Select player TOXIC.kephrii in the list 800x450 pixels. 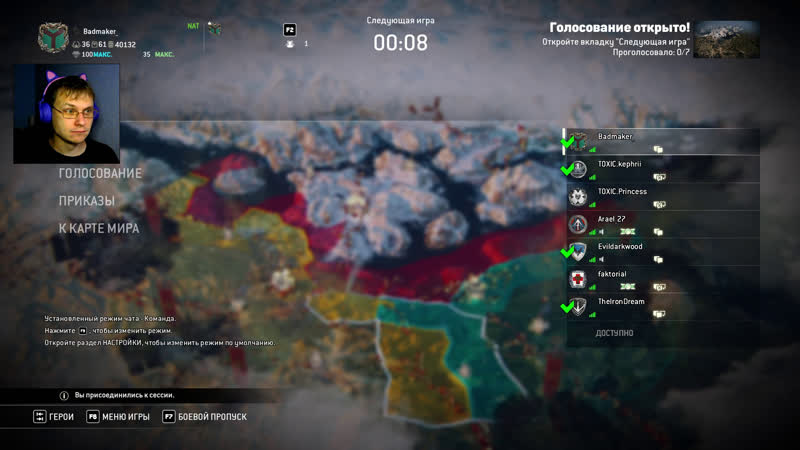(660, 168)
